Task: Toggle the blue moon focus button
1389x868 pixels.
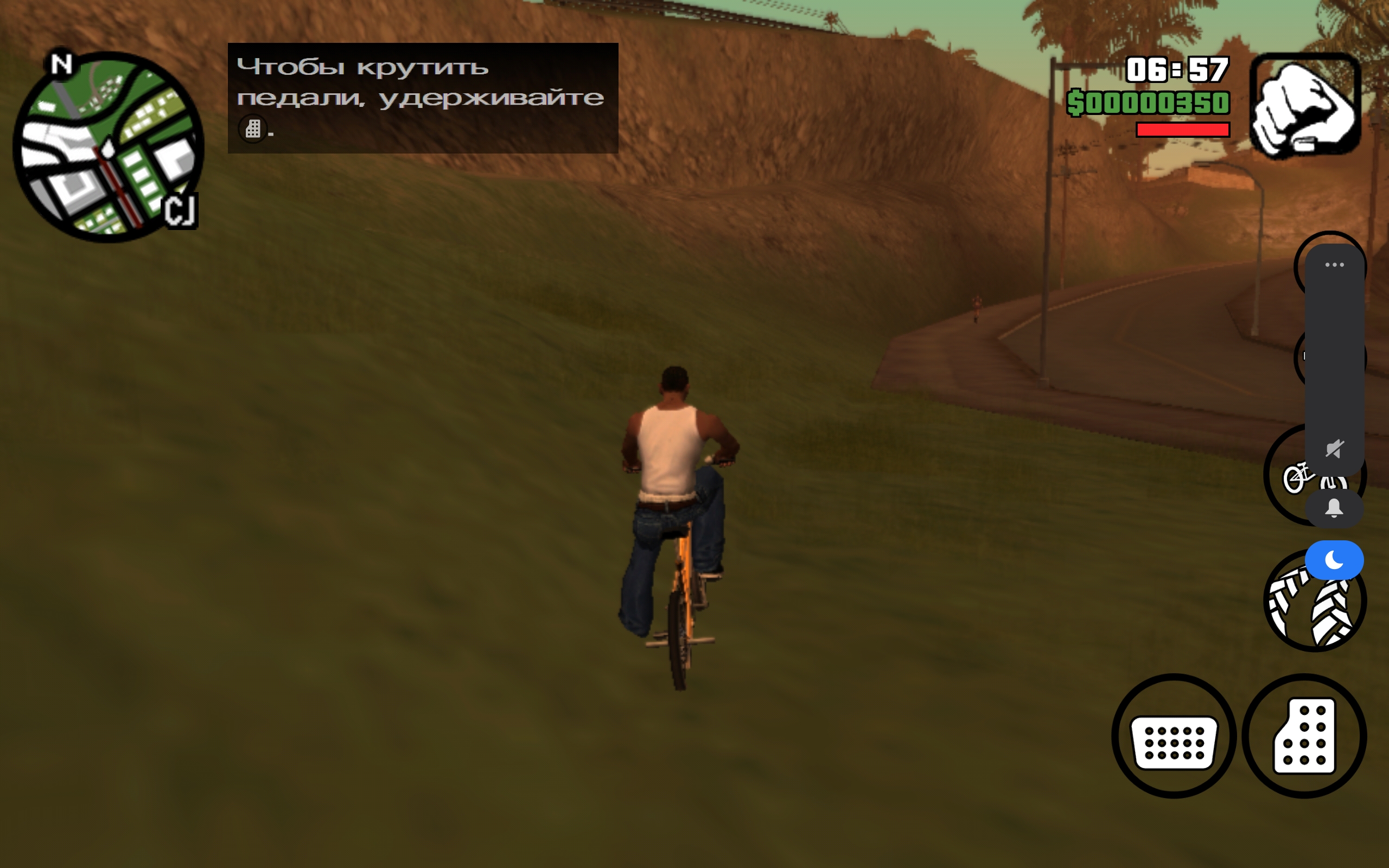Action: (1334, 560)
